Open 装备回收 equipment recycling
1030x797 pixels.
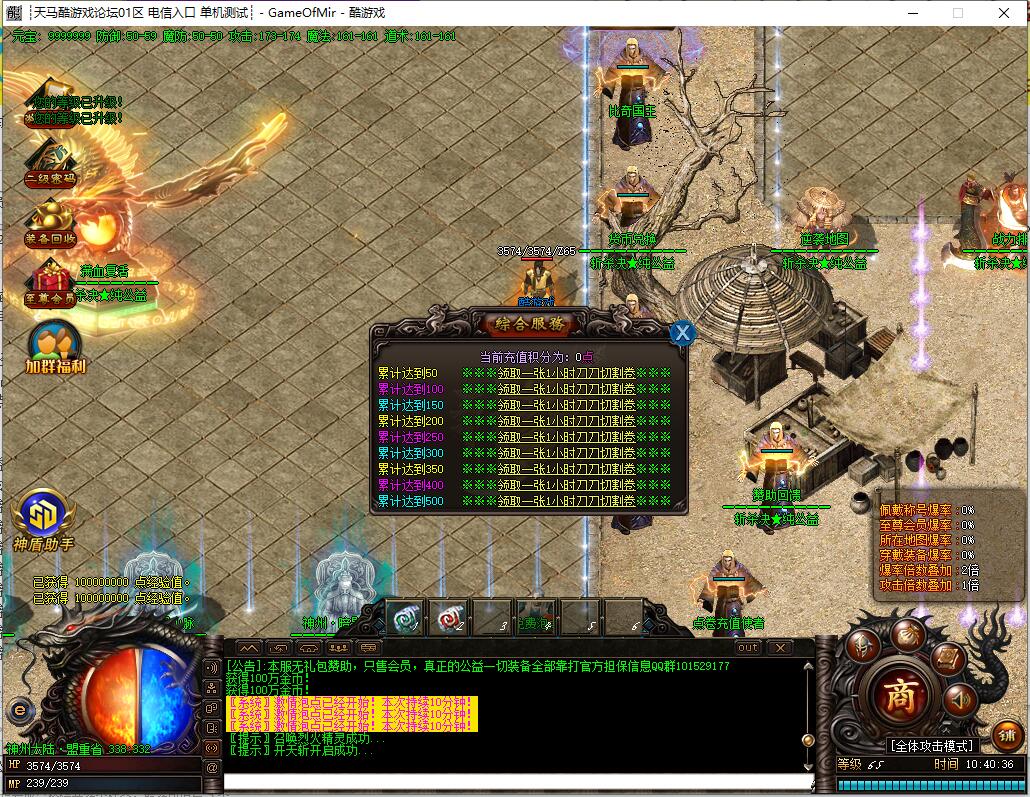click(x=50, y=223)
